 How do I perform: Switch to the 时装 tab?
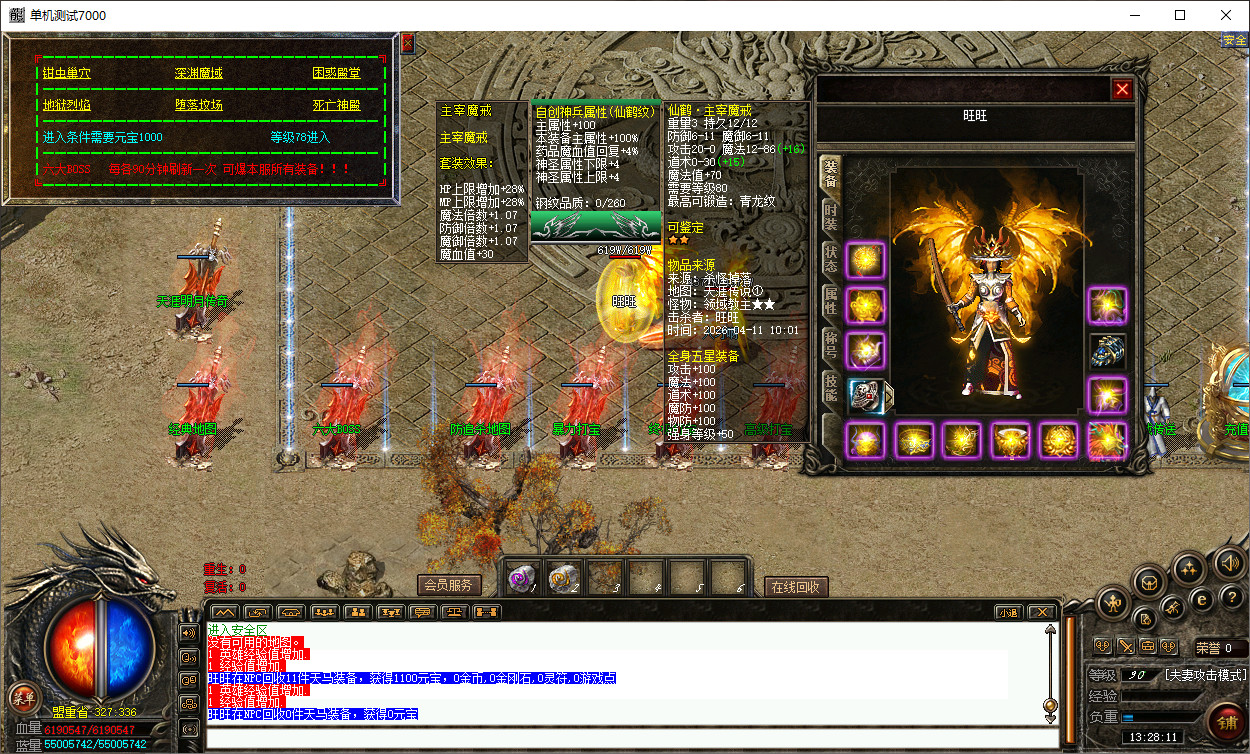click(830, 215)
